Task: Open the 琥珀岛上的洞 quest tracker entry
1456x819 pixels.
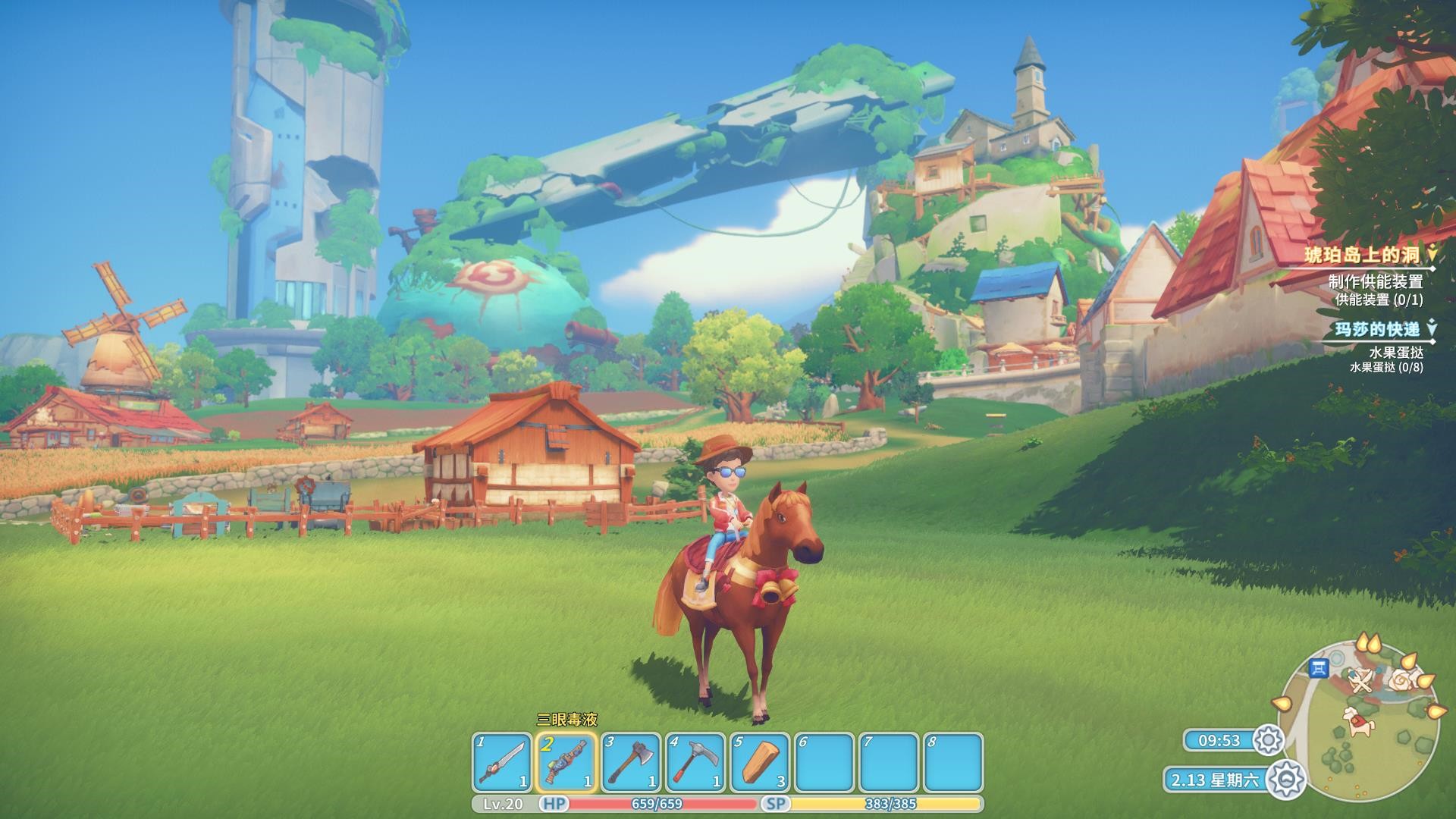Action: coord(1360,255)
